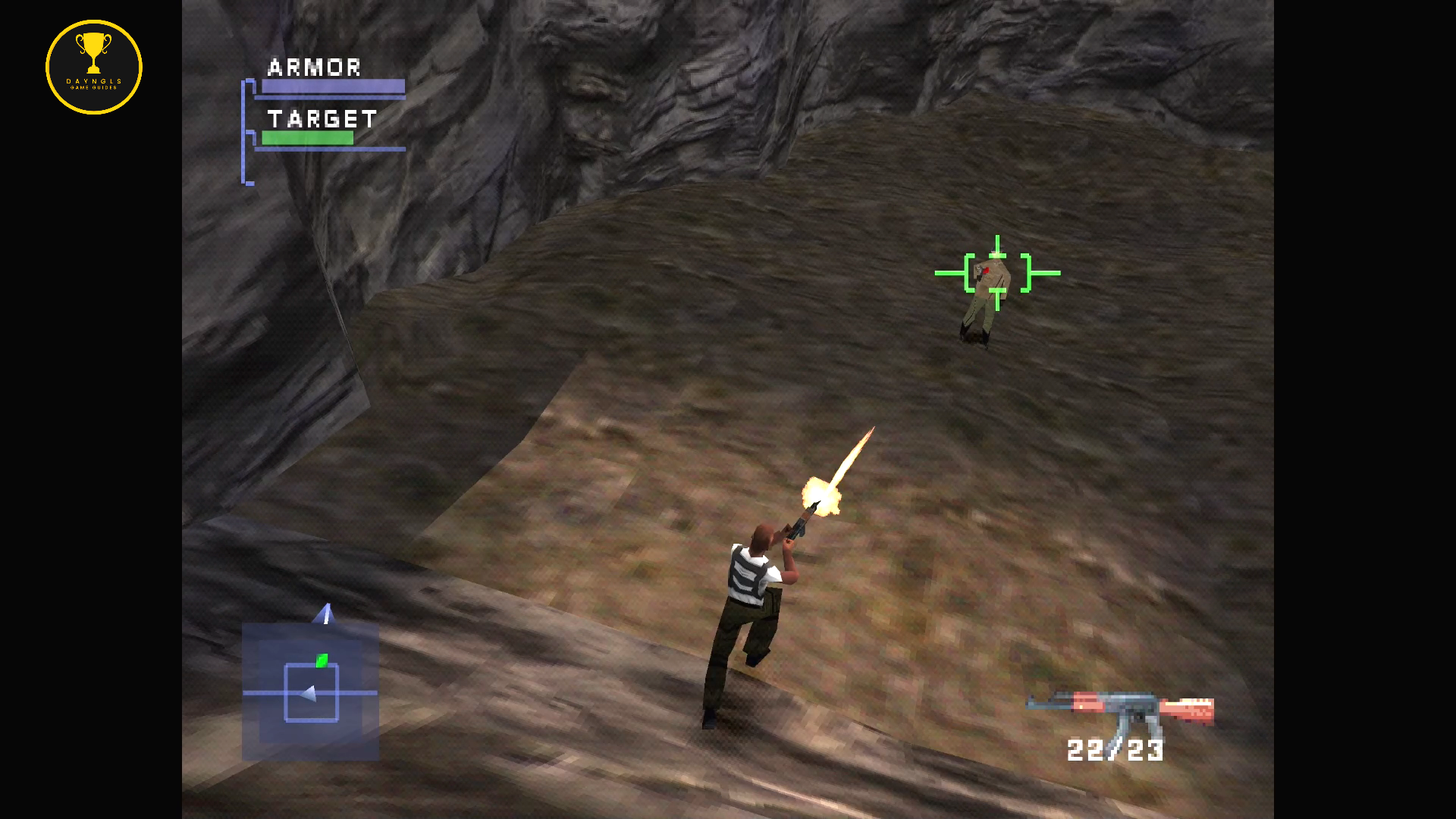The image size is (1456, 819).
Task: Click the green enemy target reticle
Action: coord(997,273)
